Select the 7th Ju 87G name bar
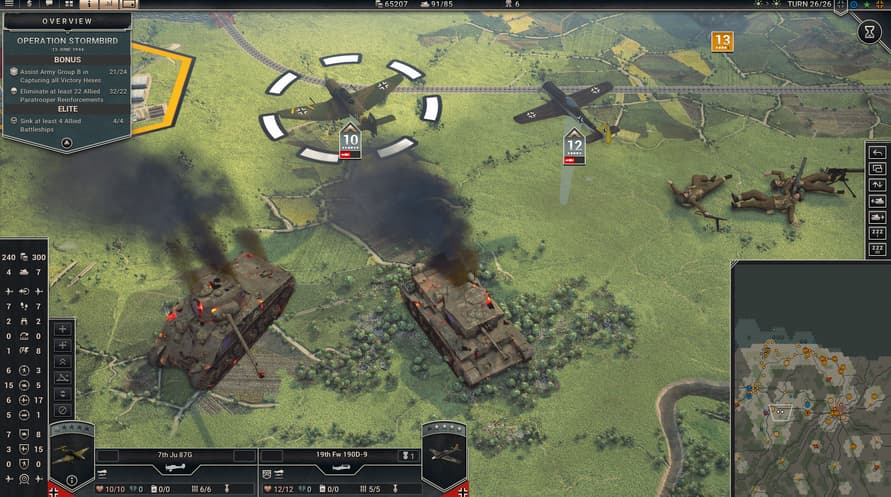Screen dimensions: 891x497 point(174,456)
